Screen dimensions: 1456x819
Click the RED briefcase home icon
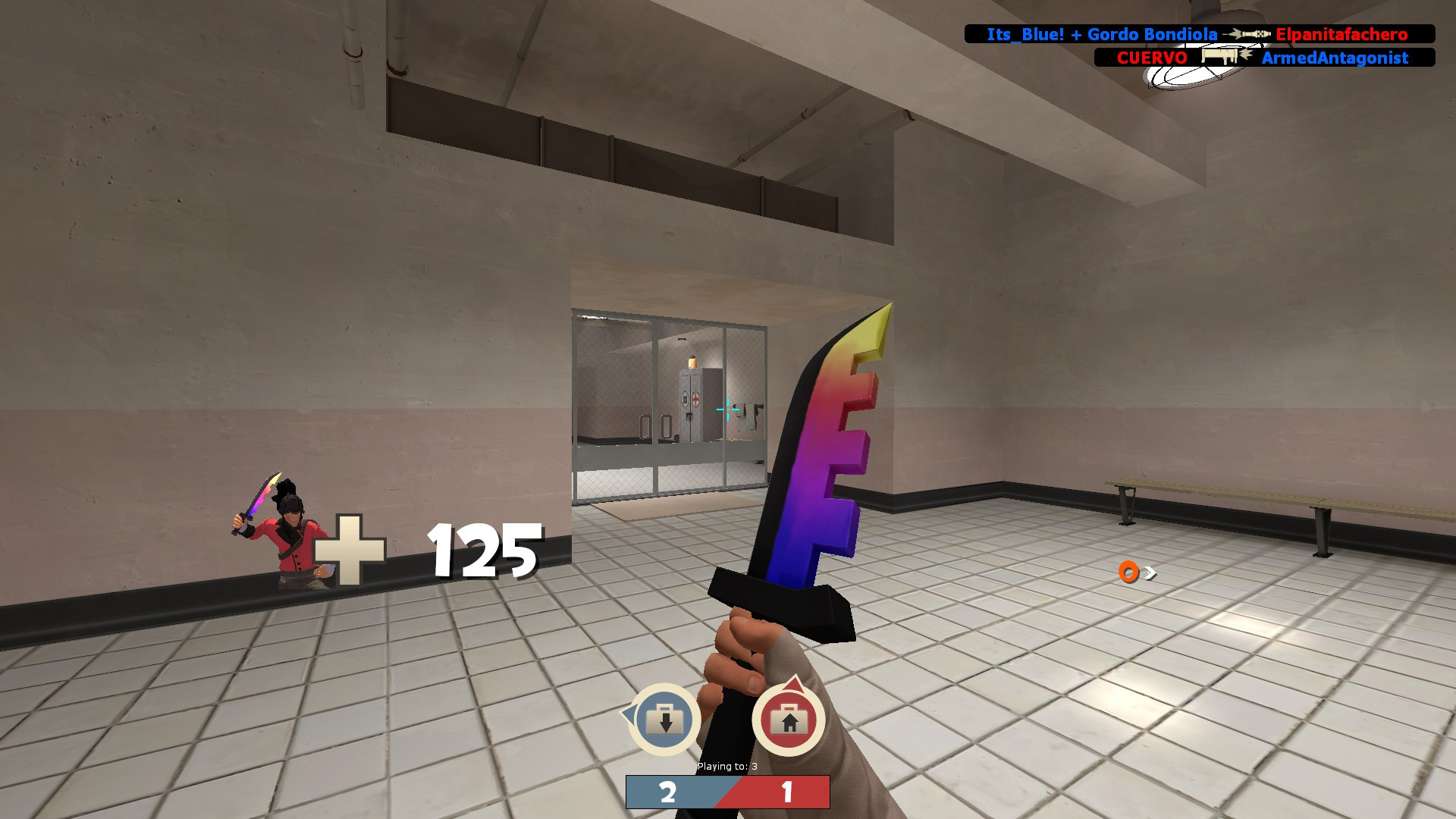pyautogui.click(x=789, y=719)
